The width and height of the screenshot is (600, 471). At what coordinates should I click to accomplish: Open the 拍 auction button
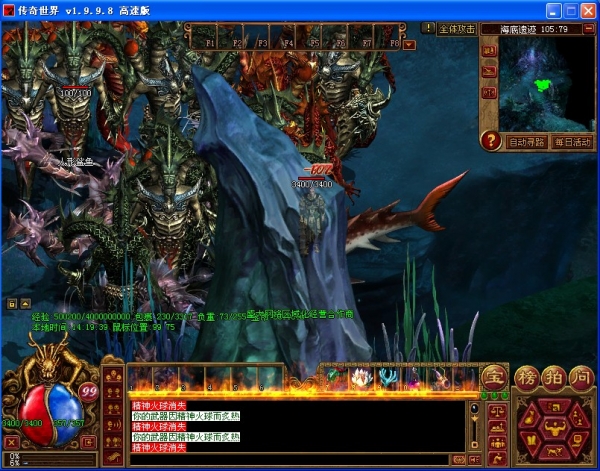click(551, 378)
